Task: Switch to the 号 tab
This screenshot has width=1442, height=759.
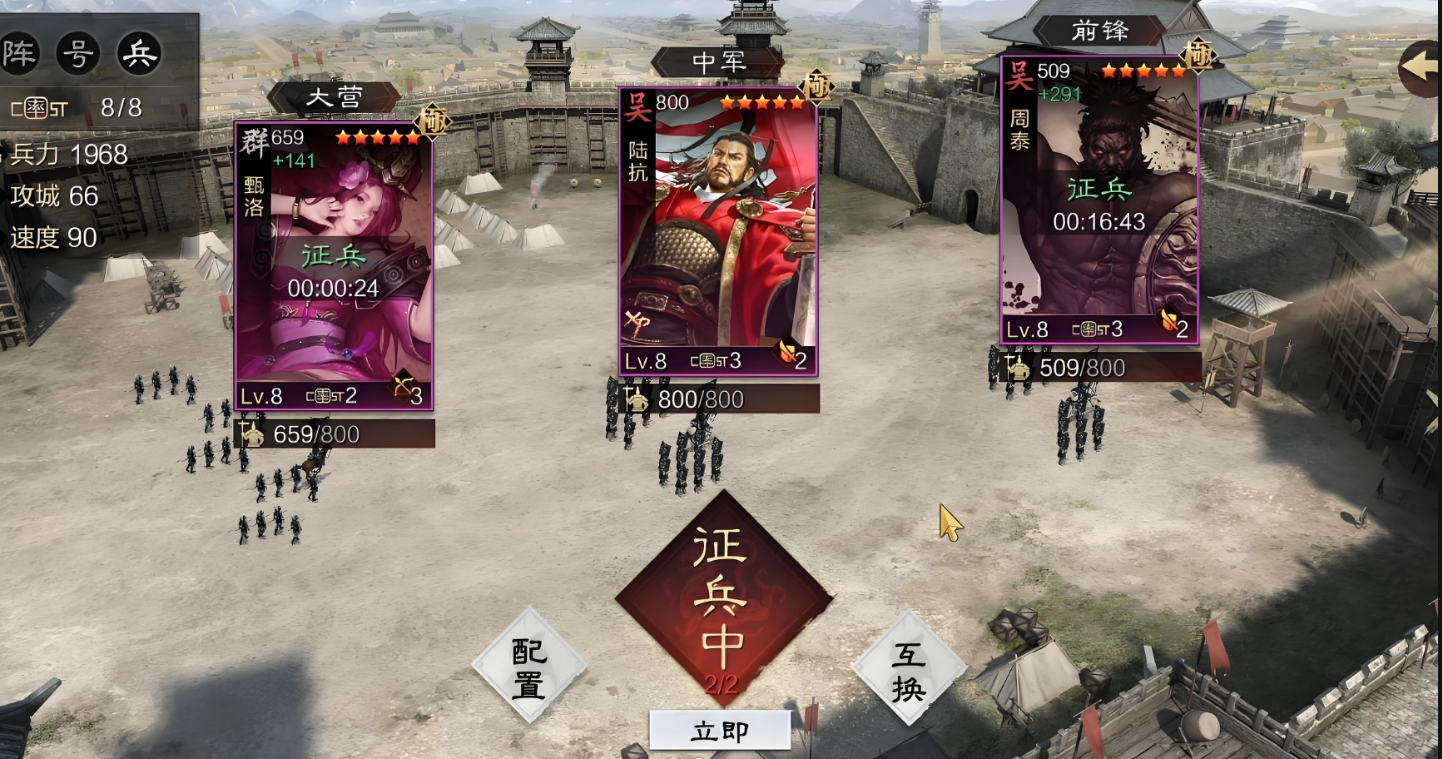Action: click(x=78, y=54)
